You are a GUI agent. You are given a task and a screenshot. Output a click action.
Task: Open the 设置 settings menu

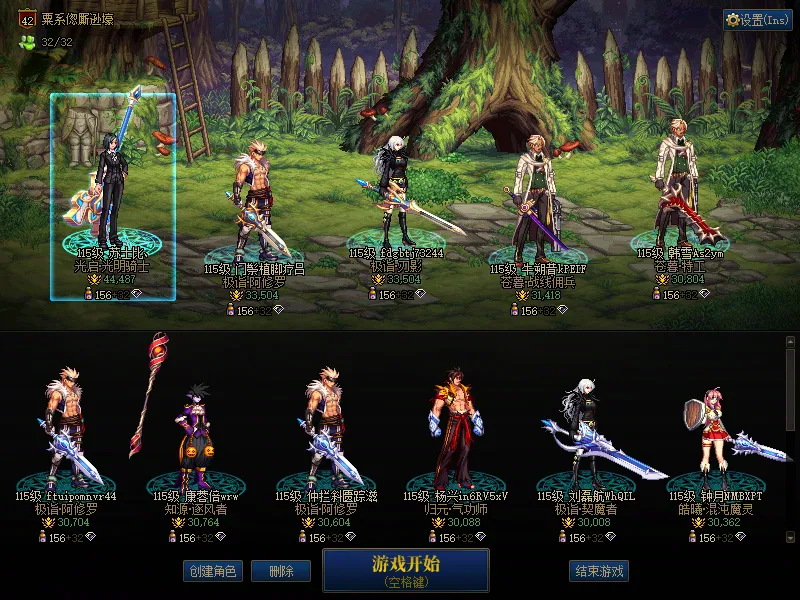757,20
